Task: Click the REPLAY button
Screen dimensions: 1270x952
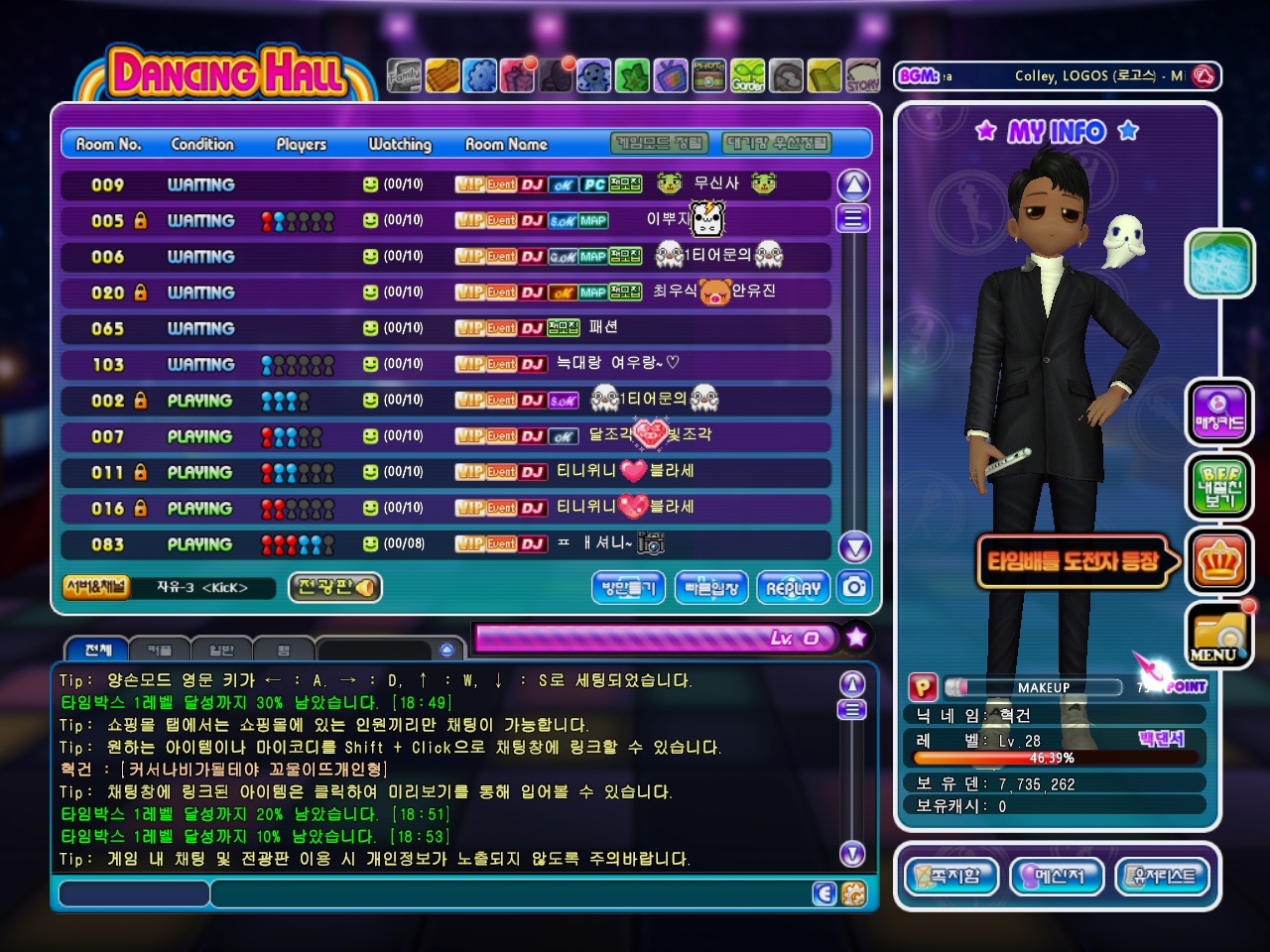Action: coord(793,588)
